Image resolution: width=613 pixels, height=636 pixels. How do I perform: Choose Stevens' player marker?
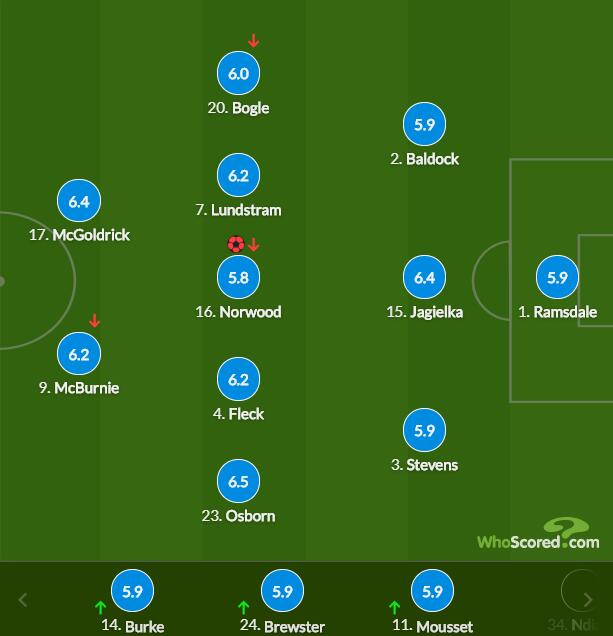coord(424,431)
